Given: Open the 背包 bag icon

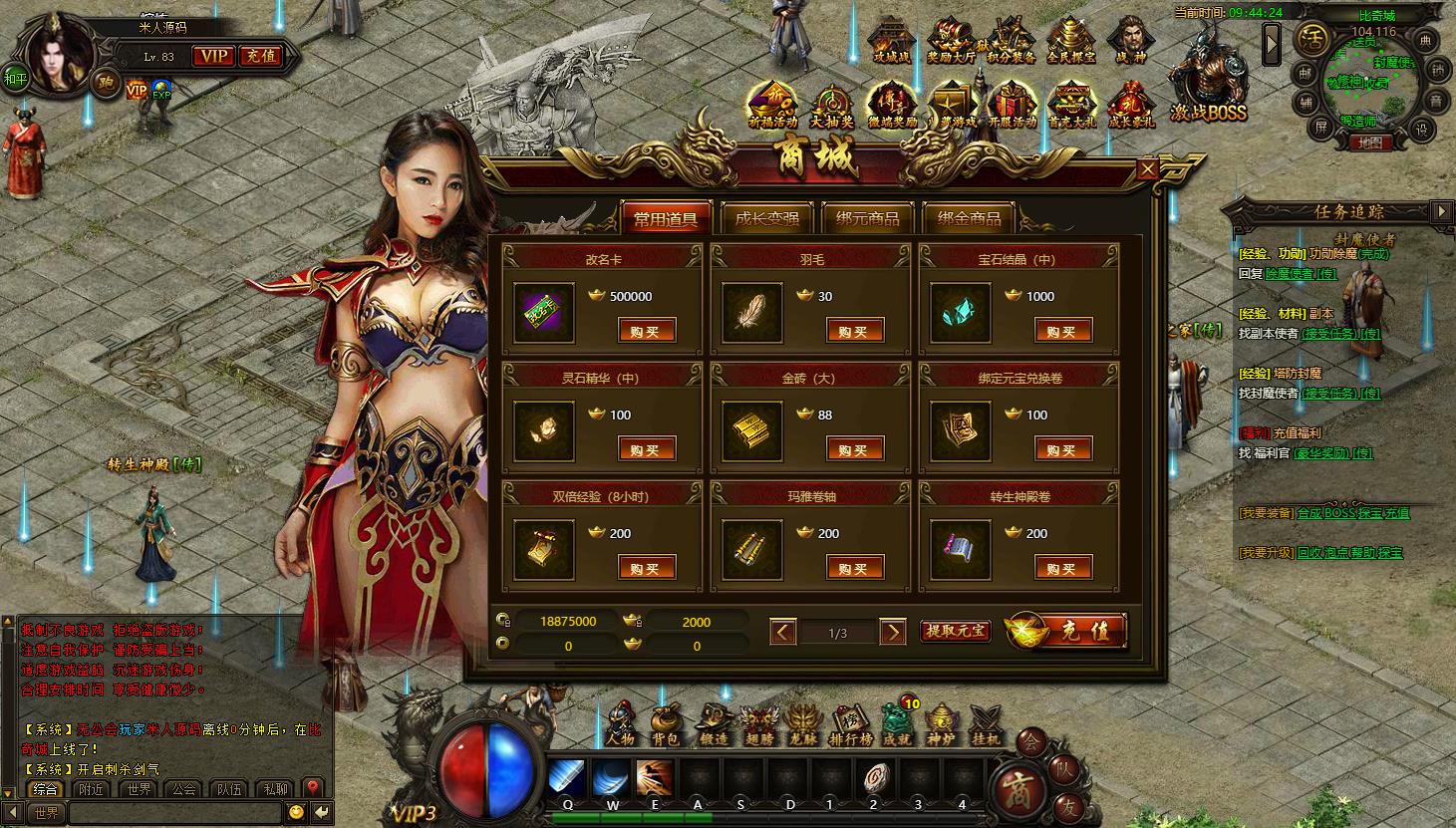Looking at the screenshot, I should point(665,725).
